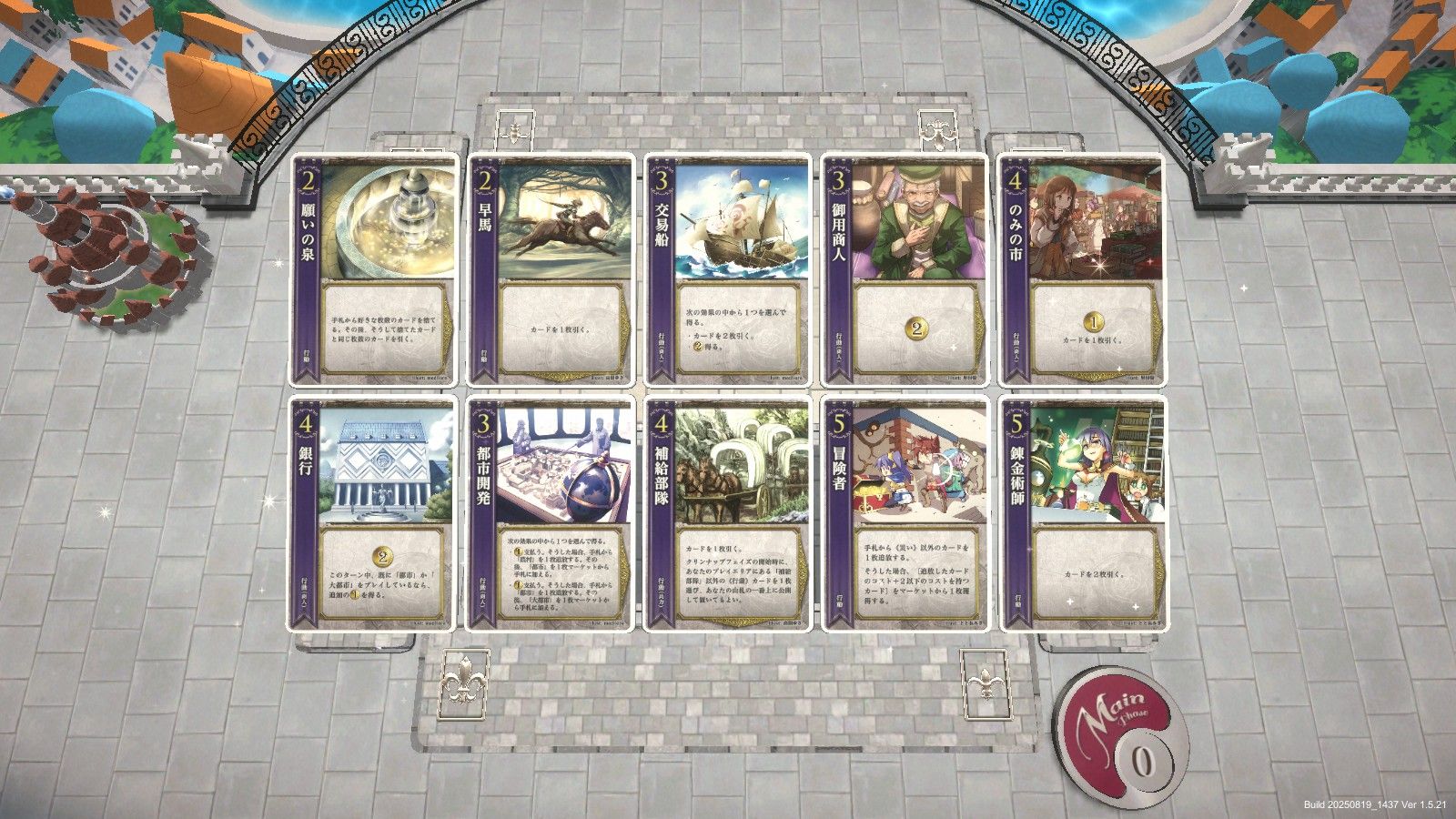Select the 冒険者 card

coord(910,514)
